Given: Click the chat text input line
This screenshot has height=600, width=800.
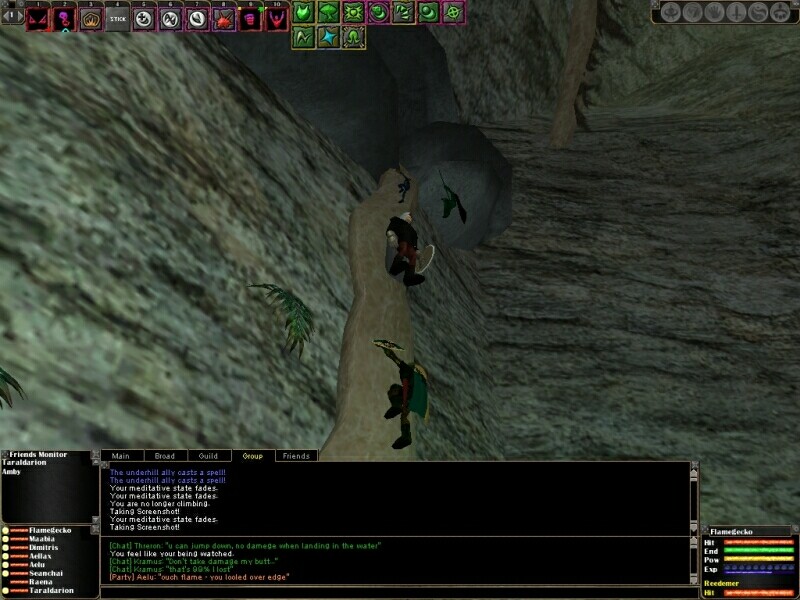Looking at the screenshot, I should 400,593.
